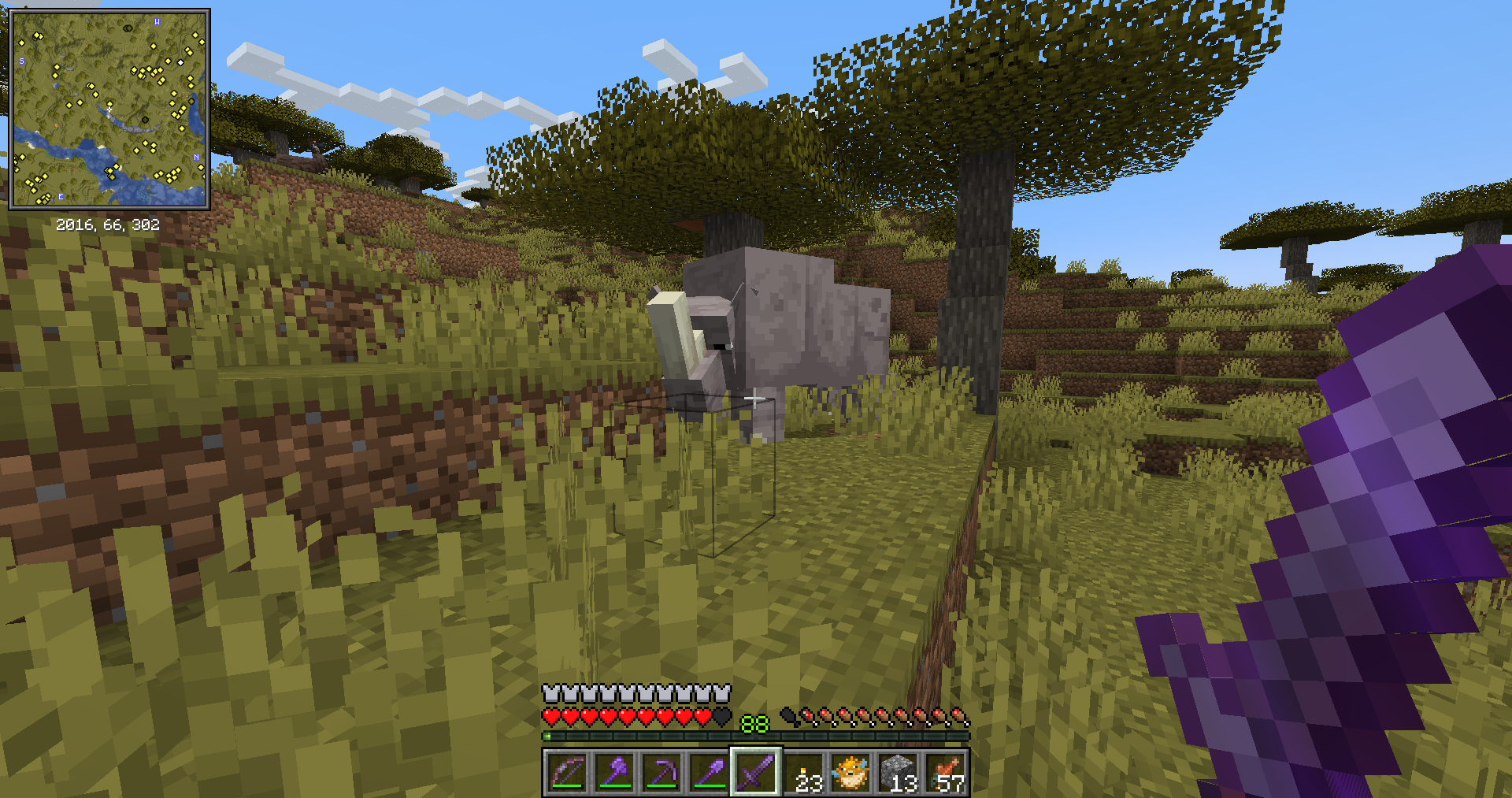The width and height of the screenshot is (1512, 798).
Task: Click the minimap in the corner
Action: click(109, 109)
